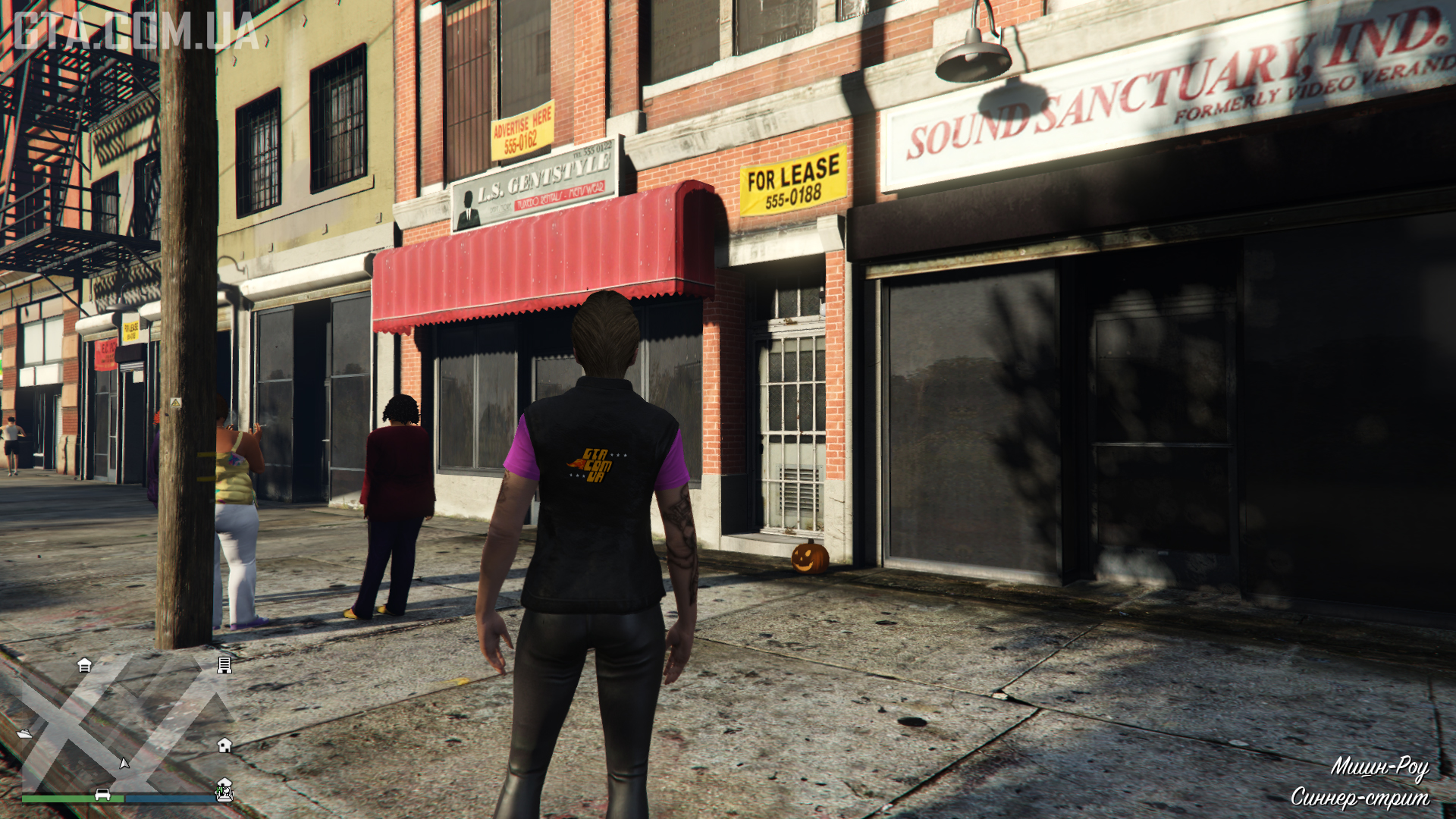Click the garage blip on the minimap

pos(84,665)
